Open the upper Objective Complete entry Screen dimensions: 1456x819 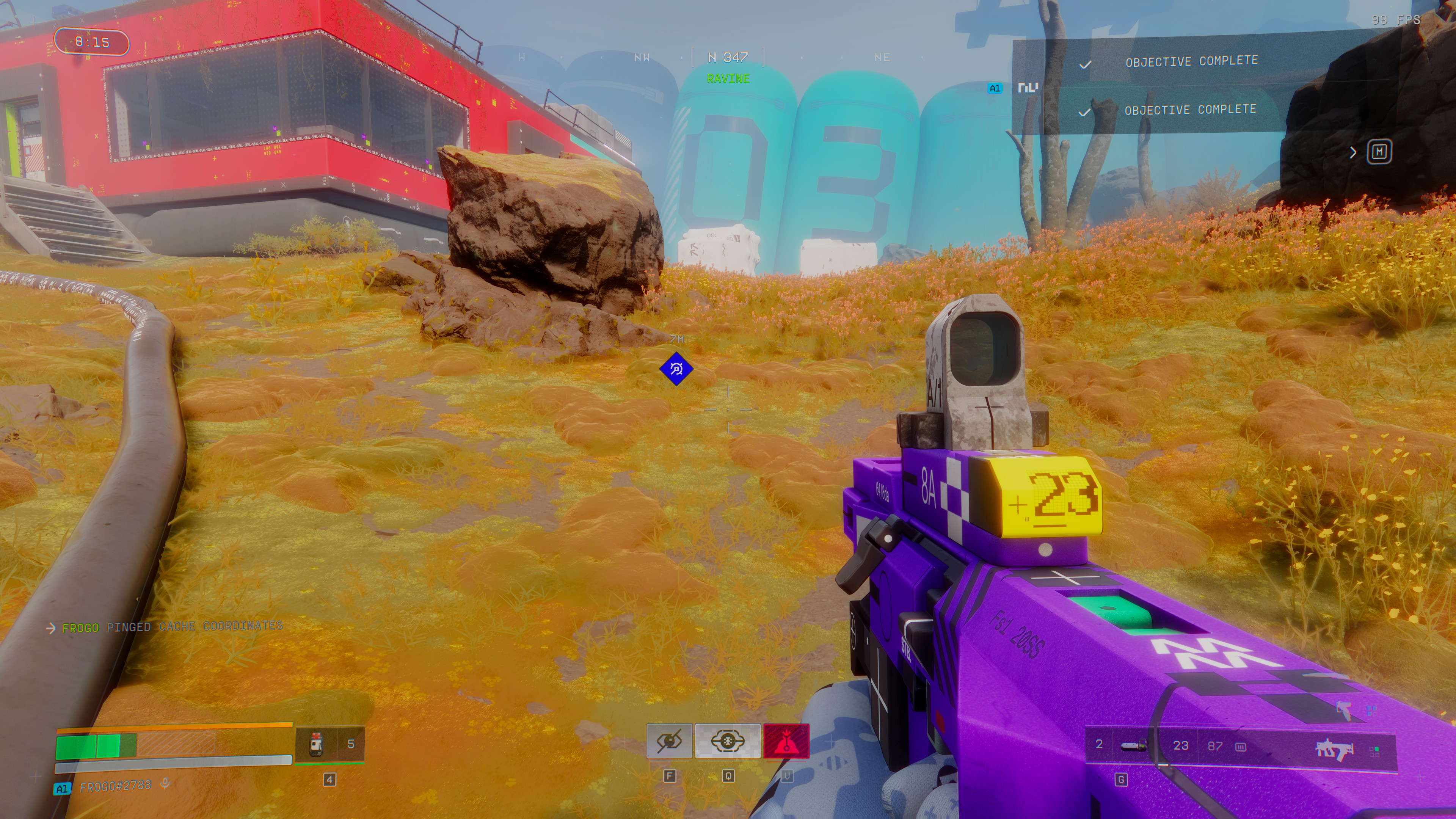click(1191, 61)
